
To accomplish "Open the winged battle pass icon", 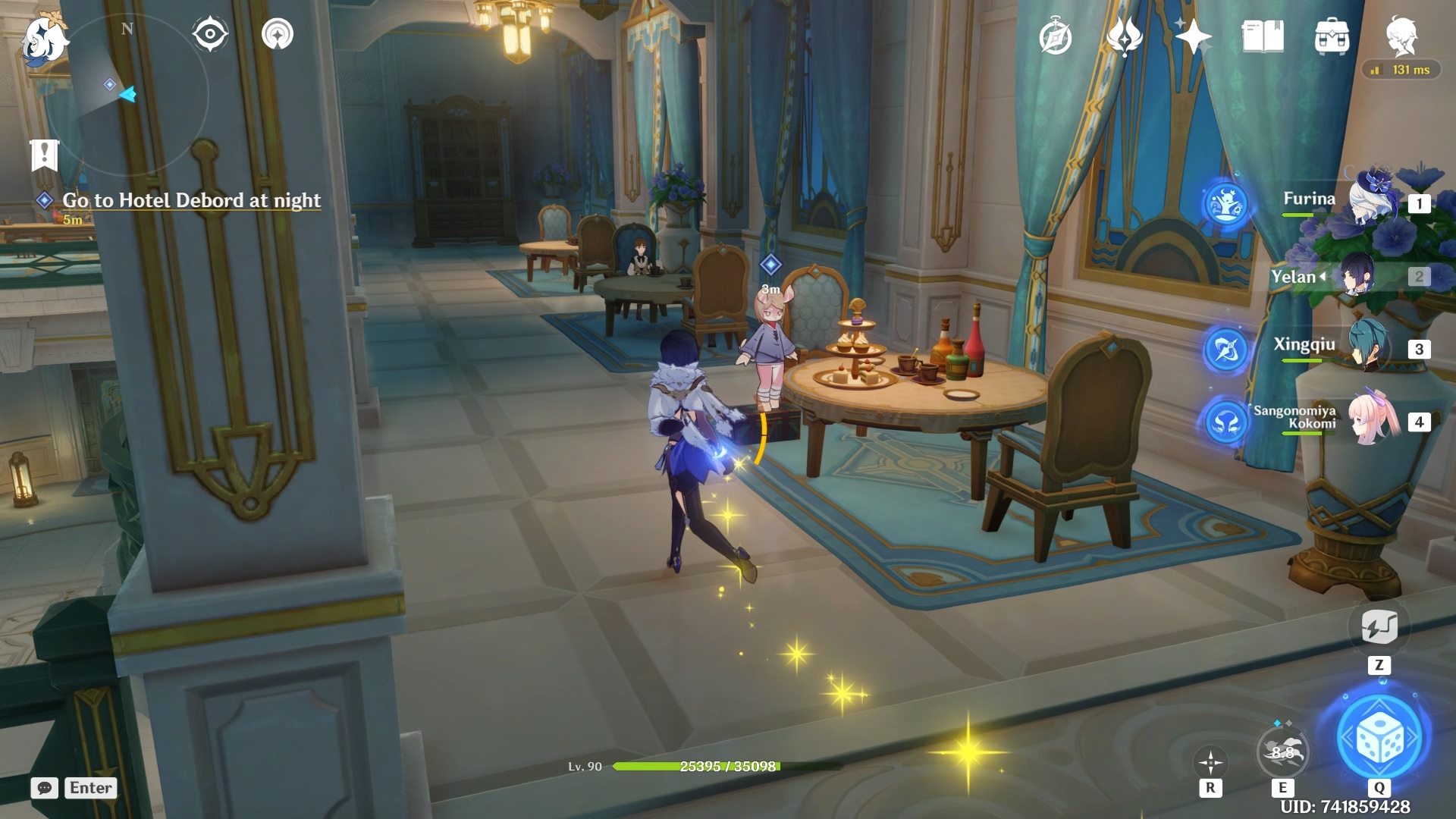I will (x=1124, y=36).
